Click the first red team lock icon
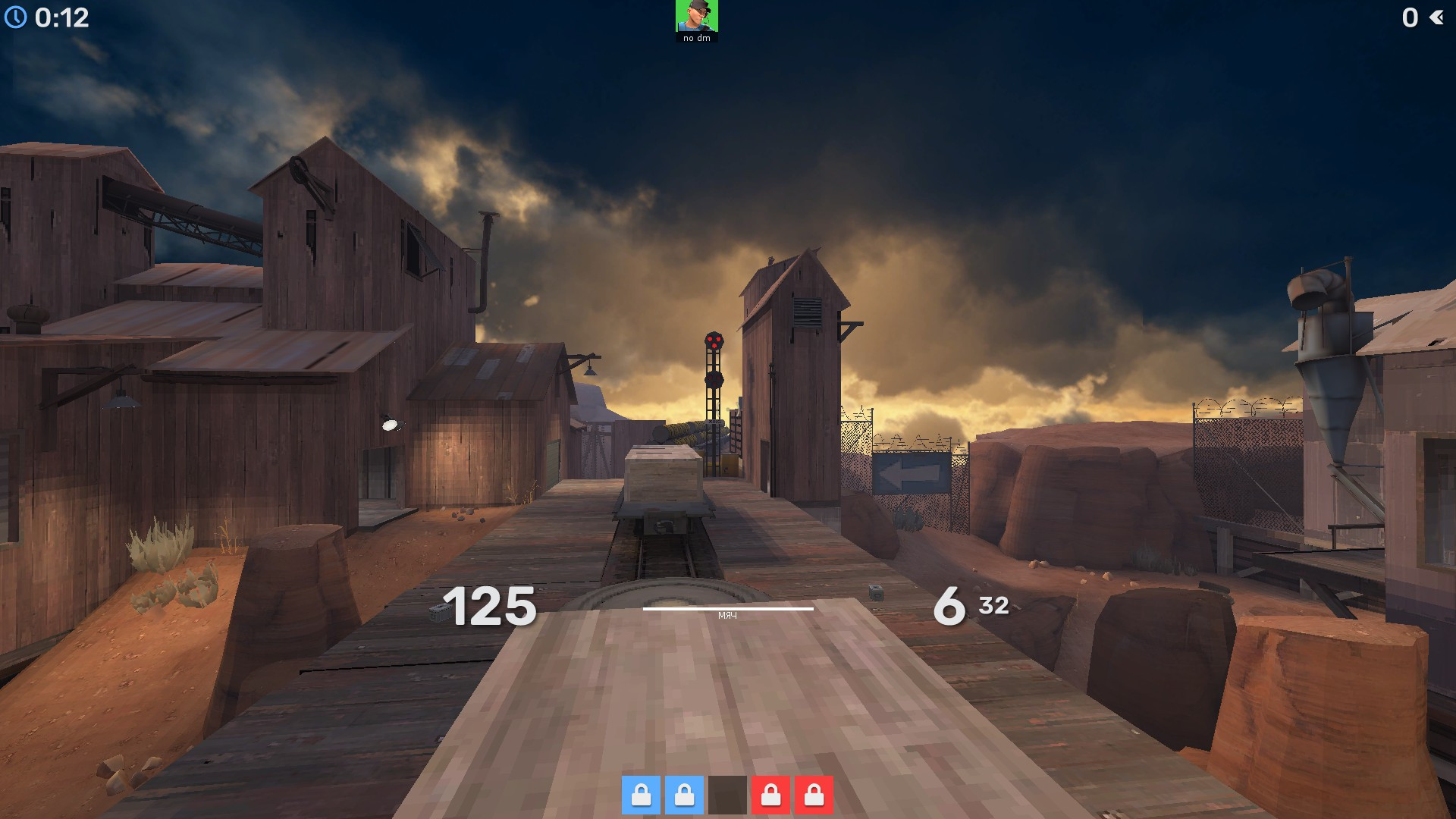 [x=772, y=796]
